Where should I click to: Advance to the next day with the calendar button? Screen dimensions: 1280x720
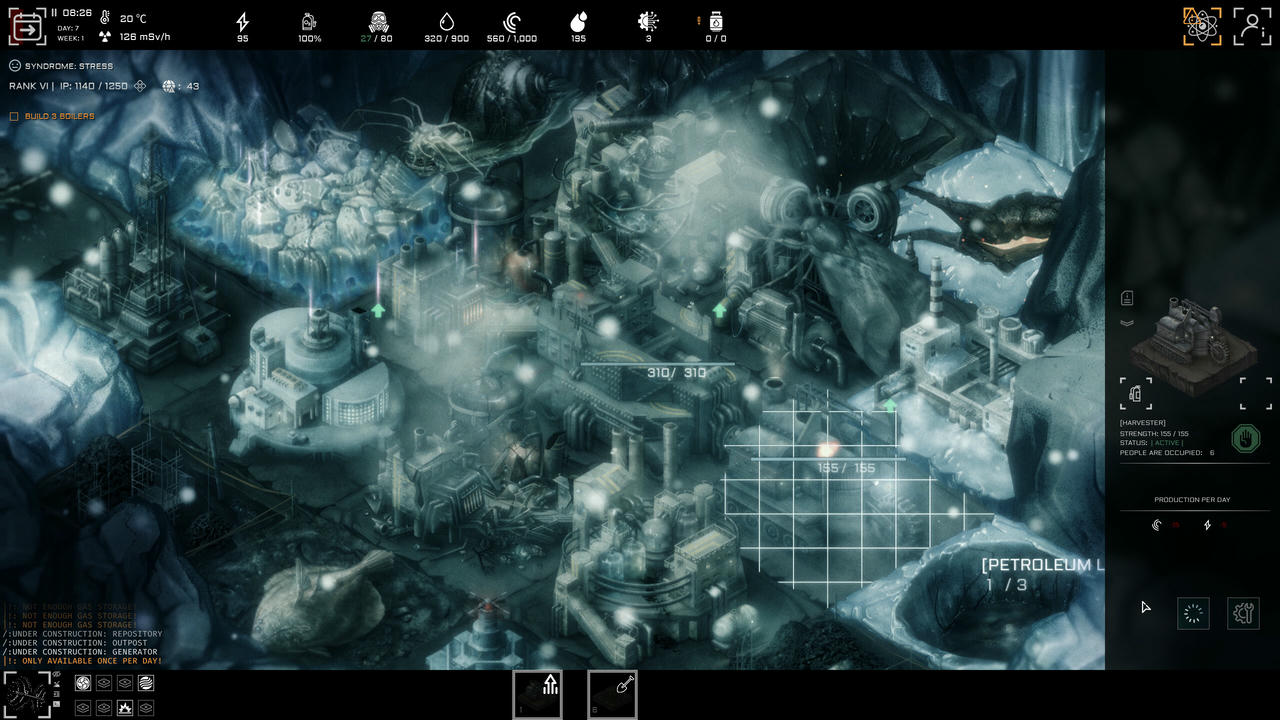27,28
